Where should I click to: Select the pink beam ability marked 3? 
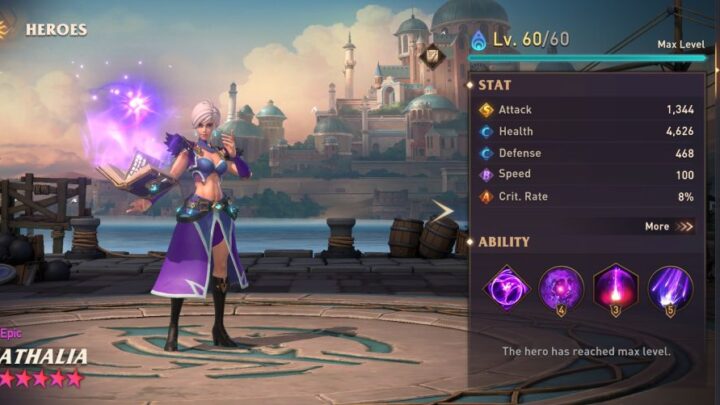[615, 288]
